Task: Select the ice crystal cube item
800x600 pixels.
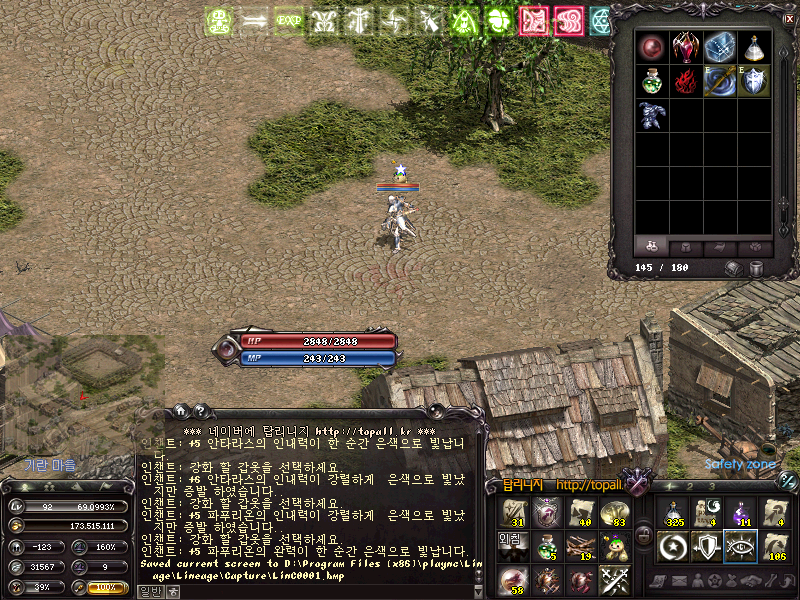Action: tap(720, 47)
